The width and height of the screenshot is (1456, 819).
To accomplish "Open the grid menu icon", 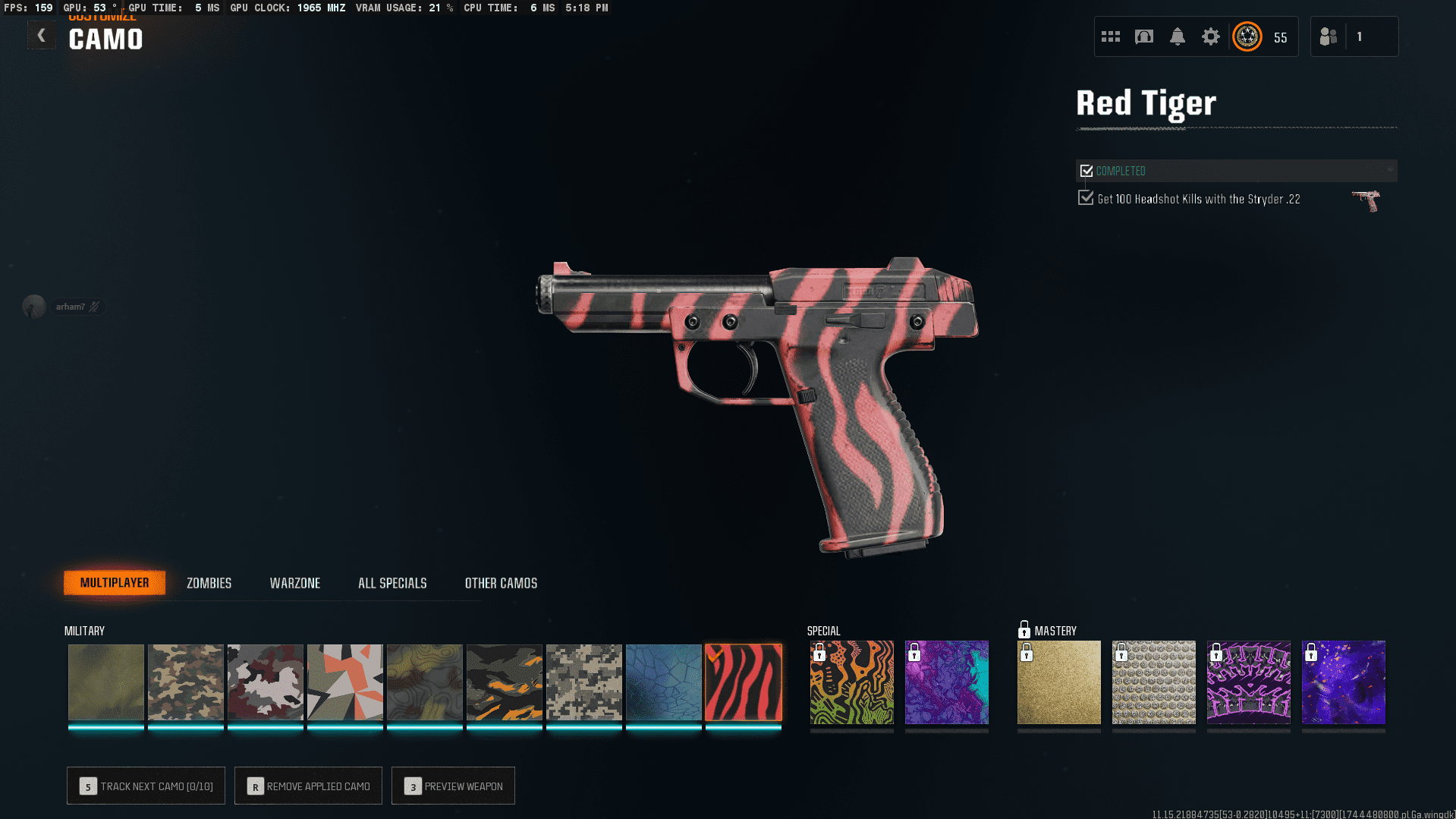I will (x=1111, y=36).
